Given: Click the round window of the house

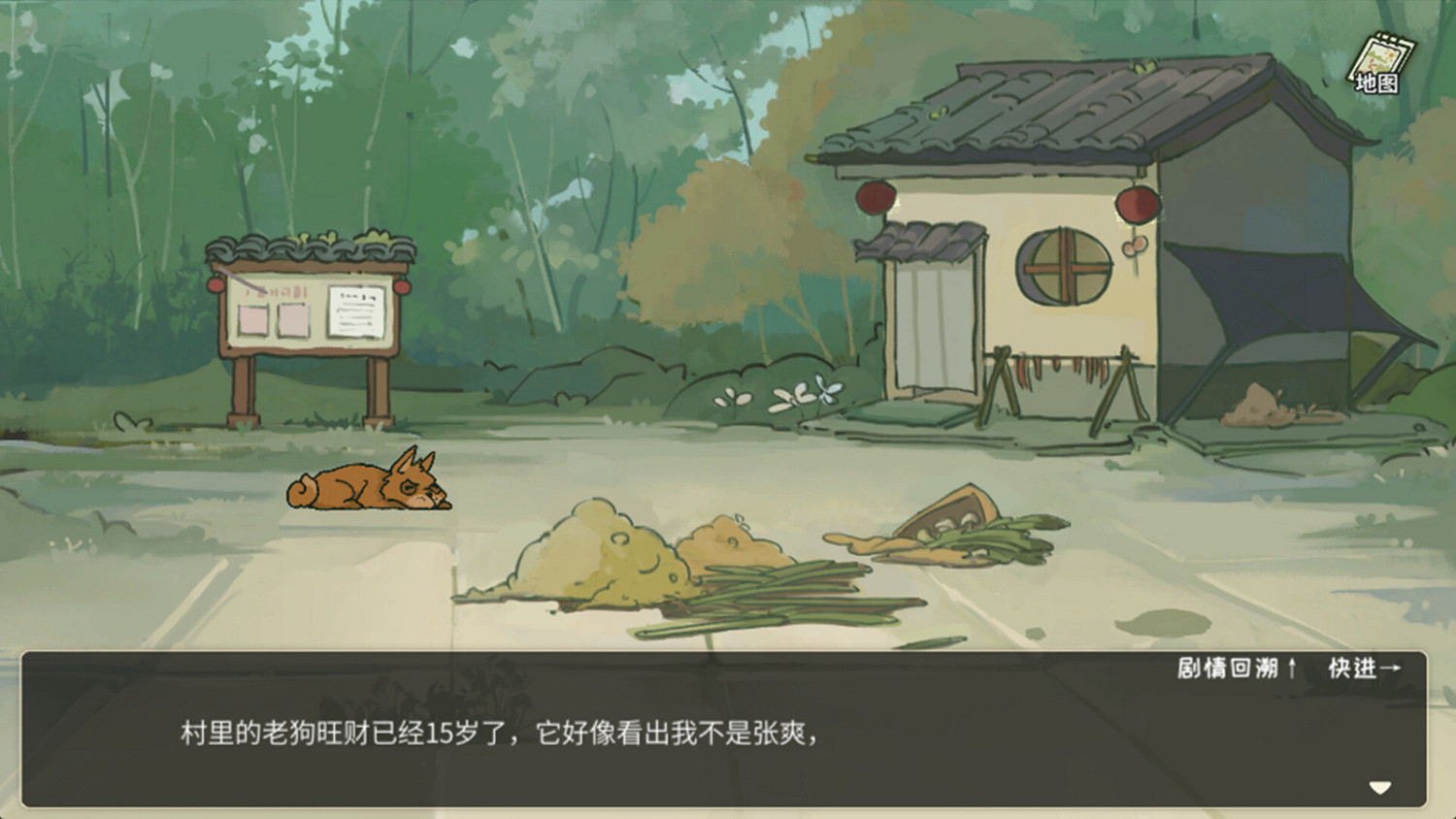Looking at the screenshot, I should pyautogui.click(x=1066, y=264).
